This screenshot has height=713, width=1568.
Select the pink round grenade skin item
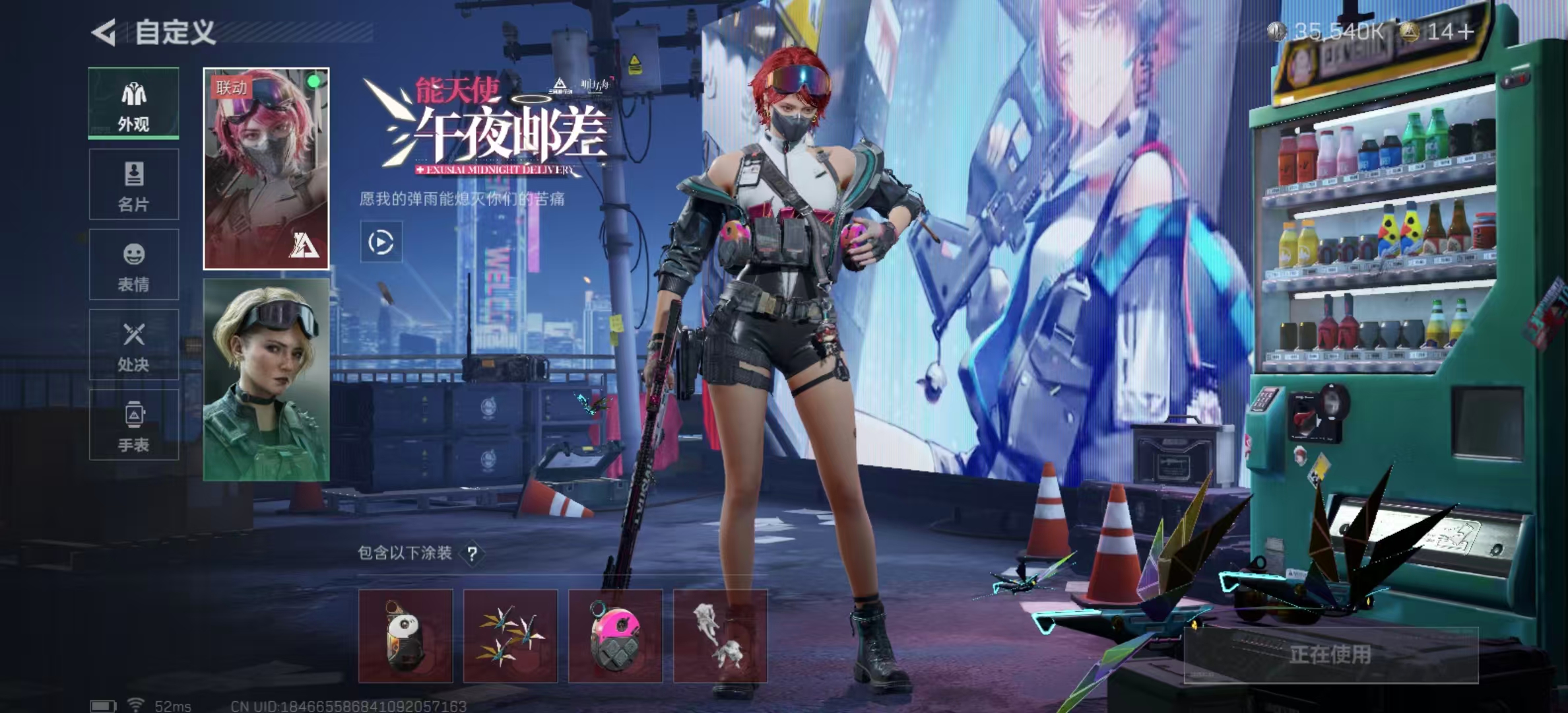point(615,635)
